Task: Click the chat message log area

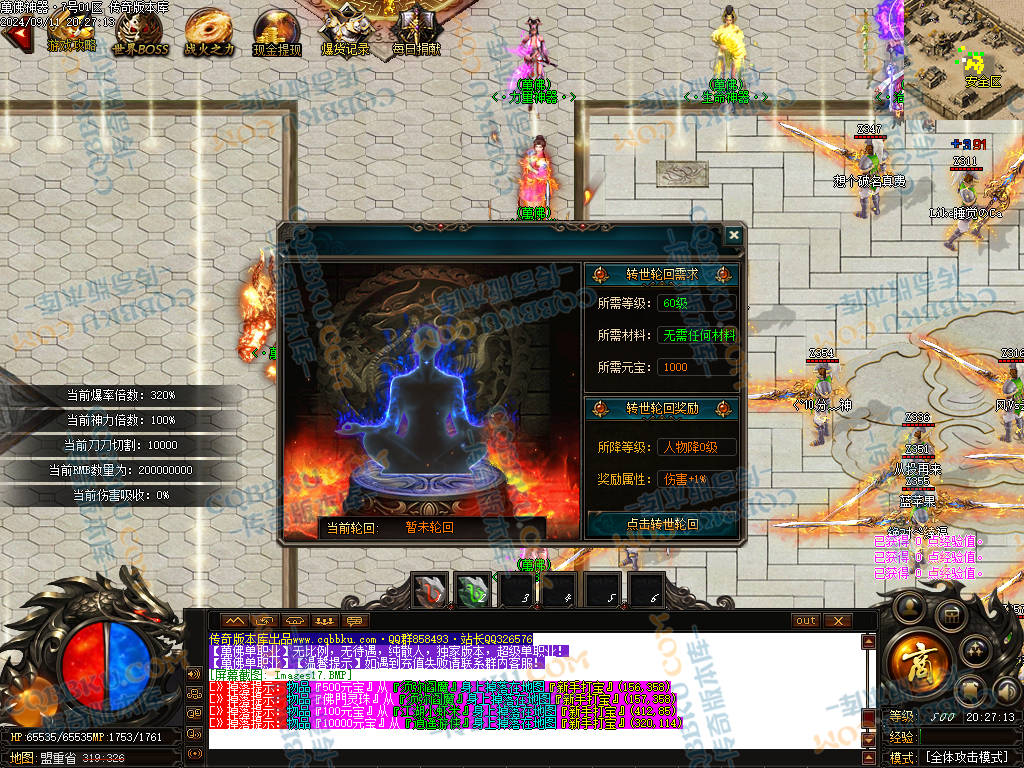Action: (x=530, y=690)
